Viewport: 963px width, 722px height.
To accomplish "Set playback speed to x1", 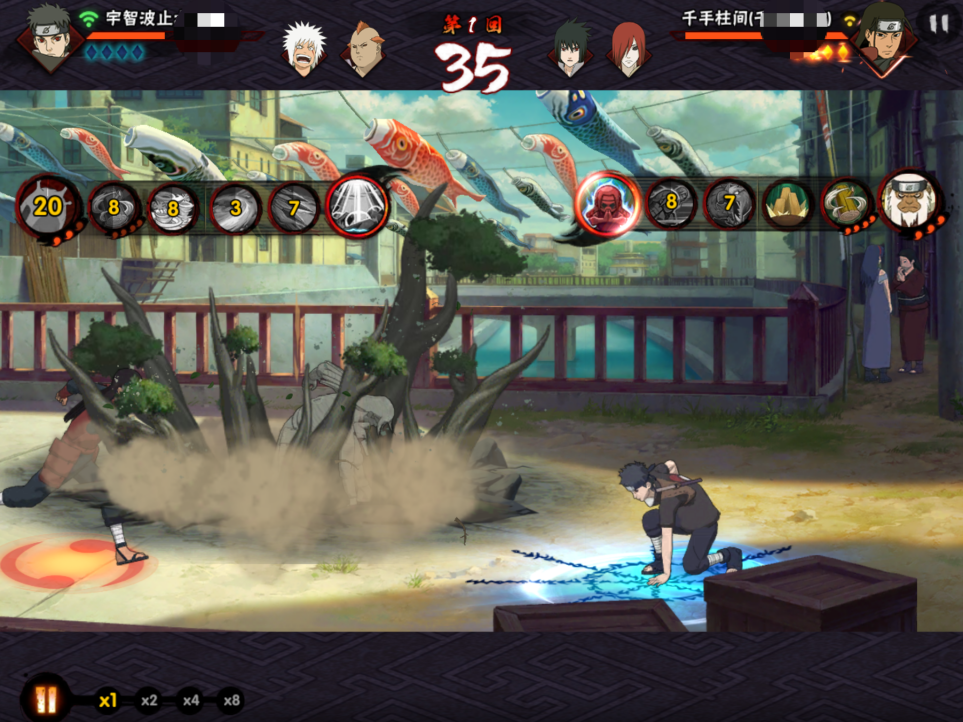I will 107,701.
